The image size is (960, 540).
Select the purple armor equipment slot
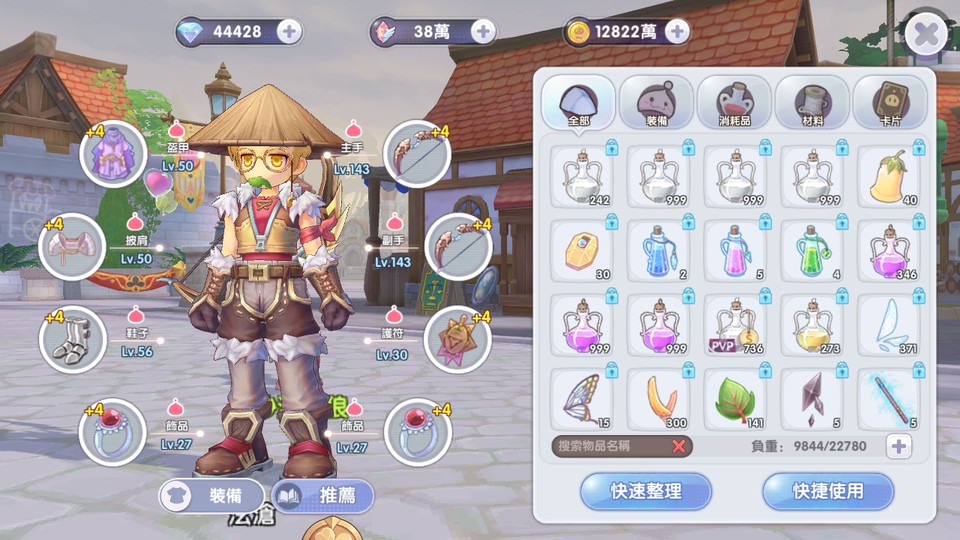pos(114,154)
